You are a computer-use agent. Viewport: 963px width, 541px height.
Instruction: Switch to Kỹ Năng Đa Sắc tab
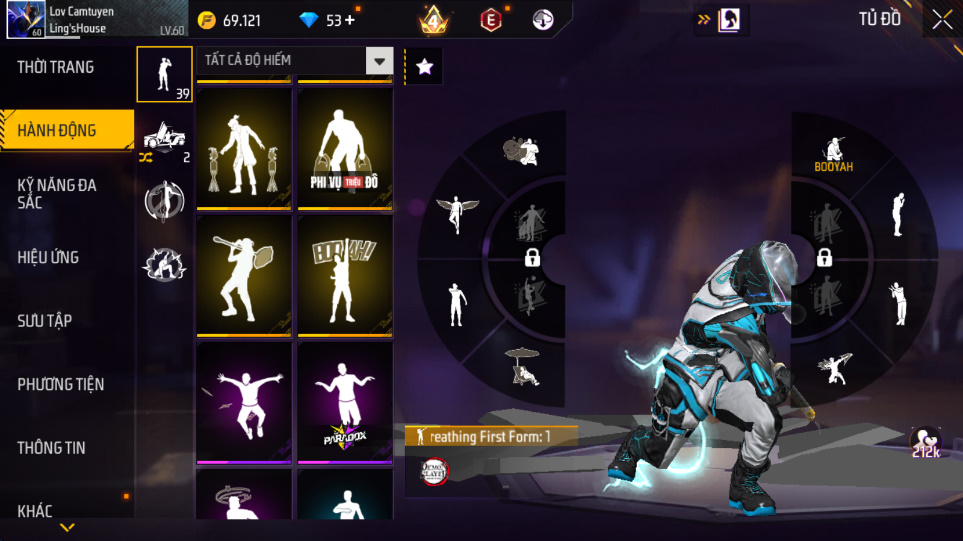click(x=57, y=193)
